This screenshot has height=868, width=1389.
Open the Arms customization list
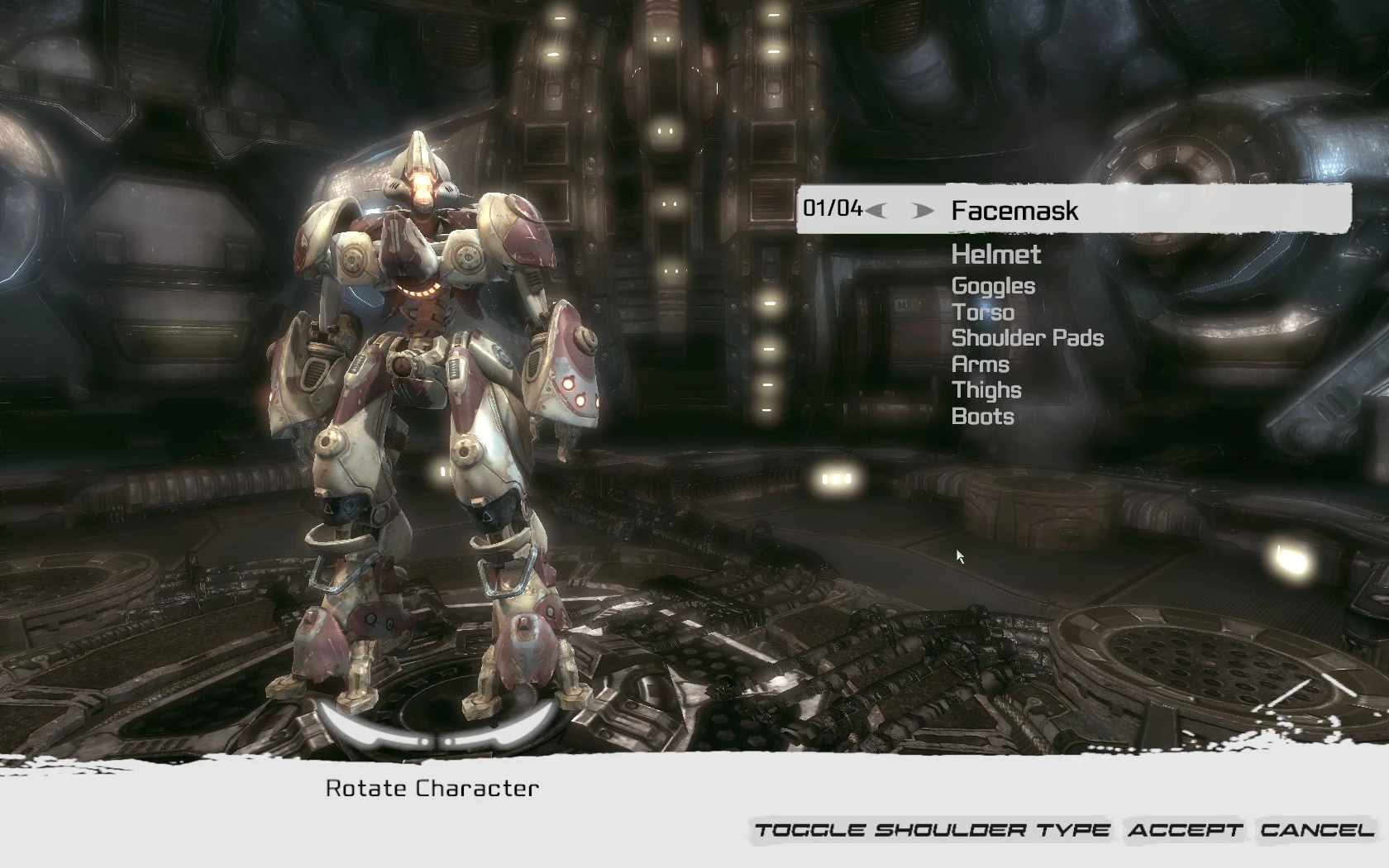coord(981,364)
